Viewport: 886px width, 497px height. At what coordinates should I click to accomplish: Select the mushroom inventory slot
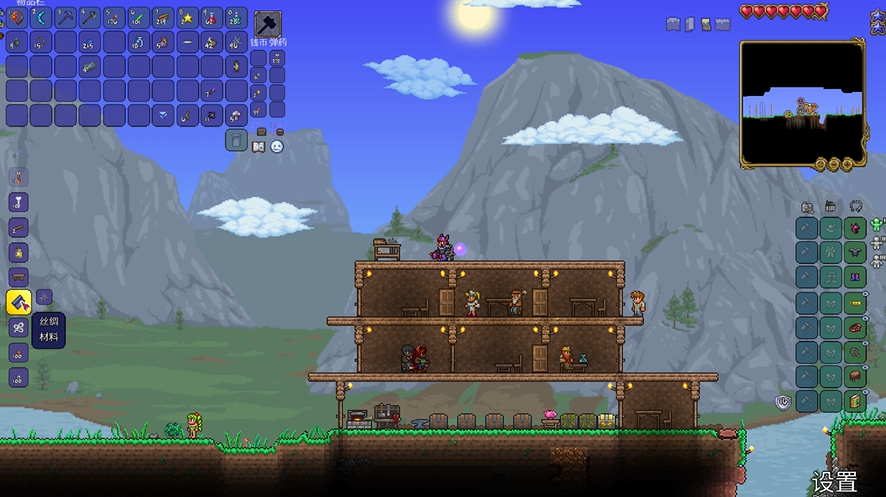pos(236,117)
